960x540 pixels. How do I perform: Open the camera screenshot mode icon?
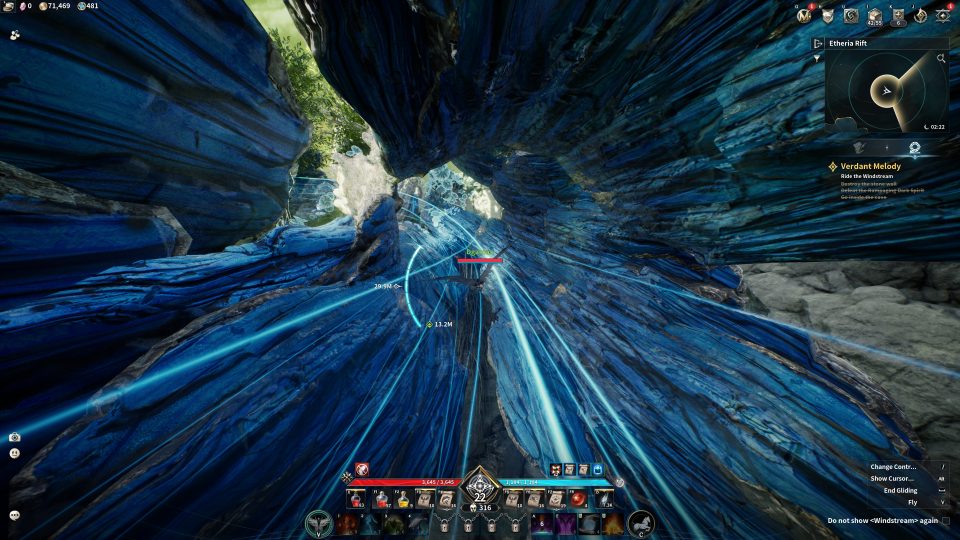click(x=15, y=437)
